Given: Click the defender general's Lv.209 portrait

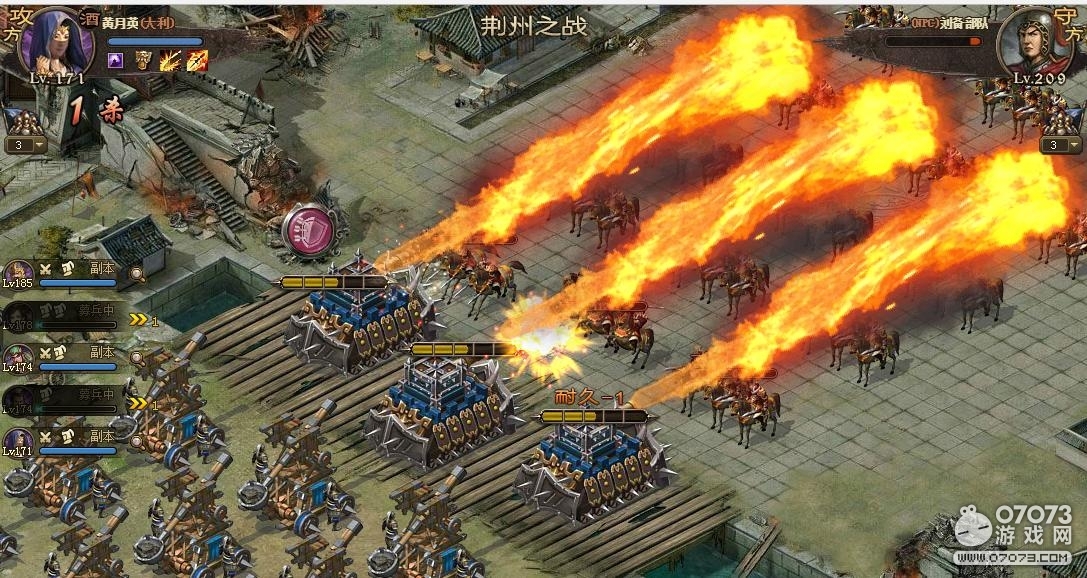Looking at the screenshot, I should coord(1029,42).
